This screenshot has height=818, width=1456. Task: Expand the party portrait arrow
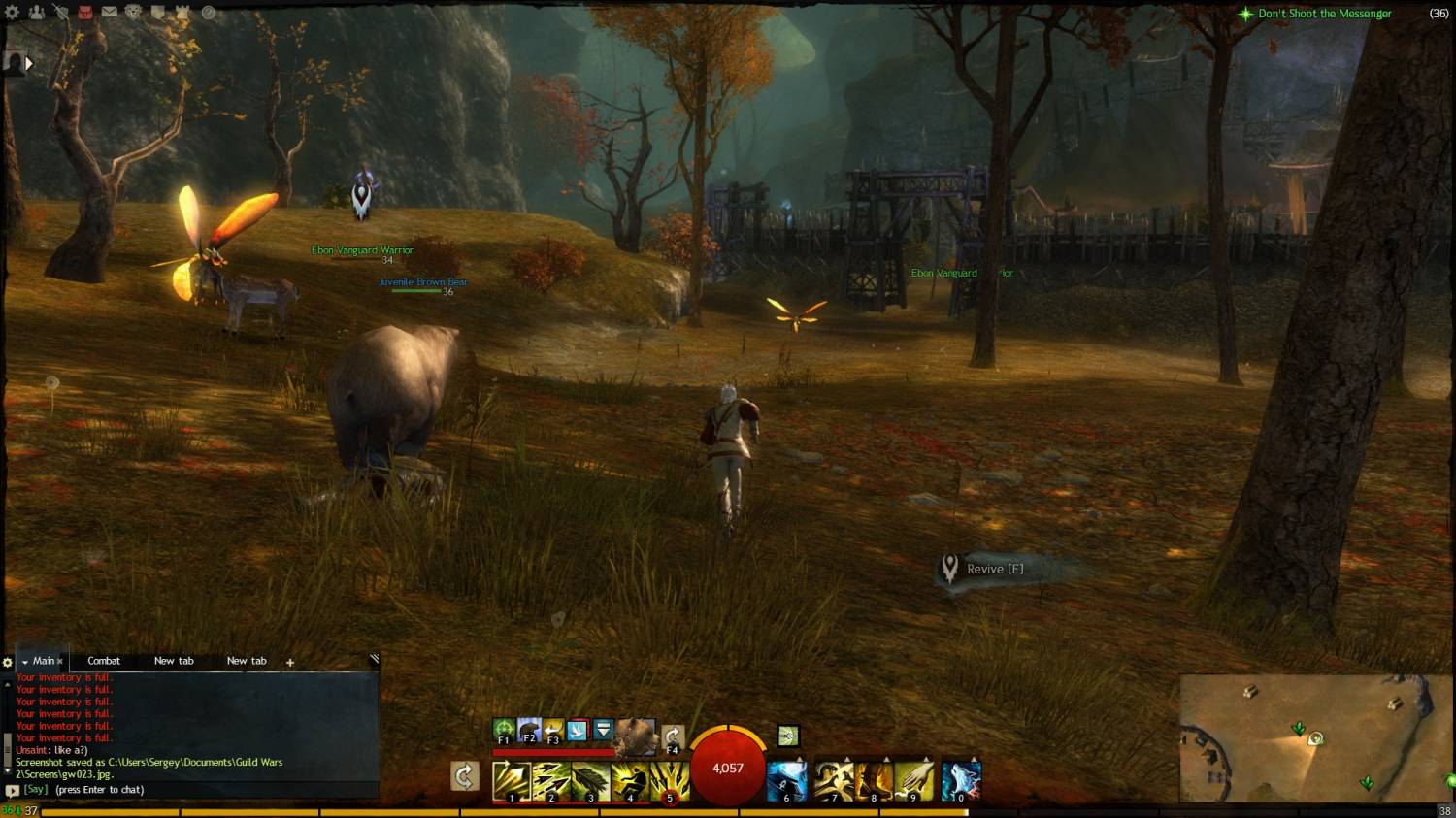coord(28,63)
